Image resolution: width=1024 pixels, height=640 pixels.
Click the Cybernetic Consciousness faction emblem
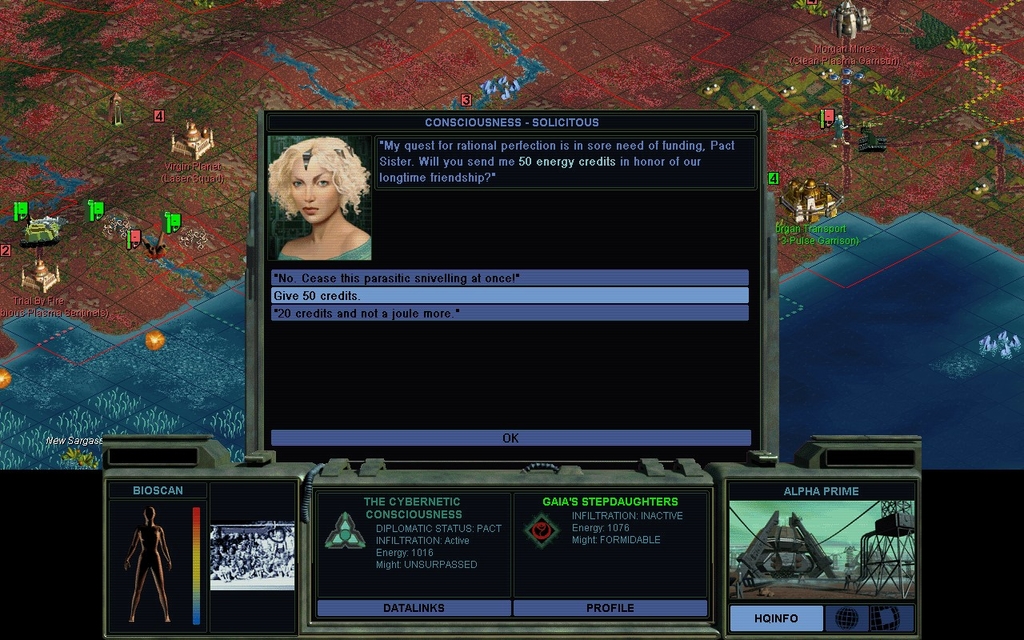pos(344,531)
